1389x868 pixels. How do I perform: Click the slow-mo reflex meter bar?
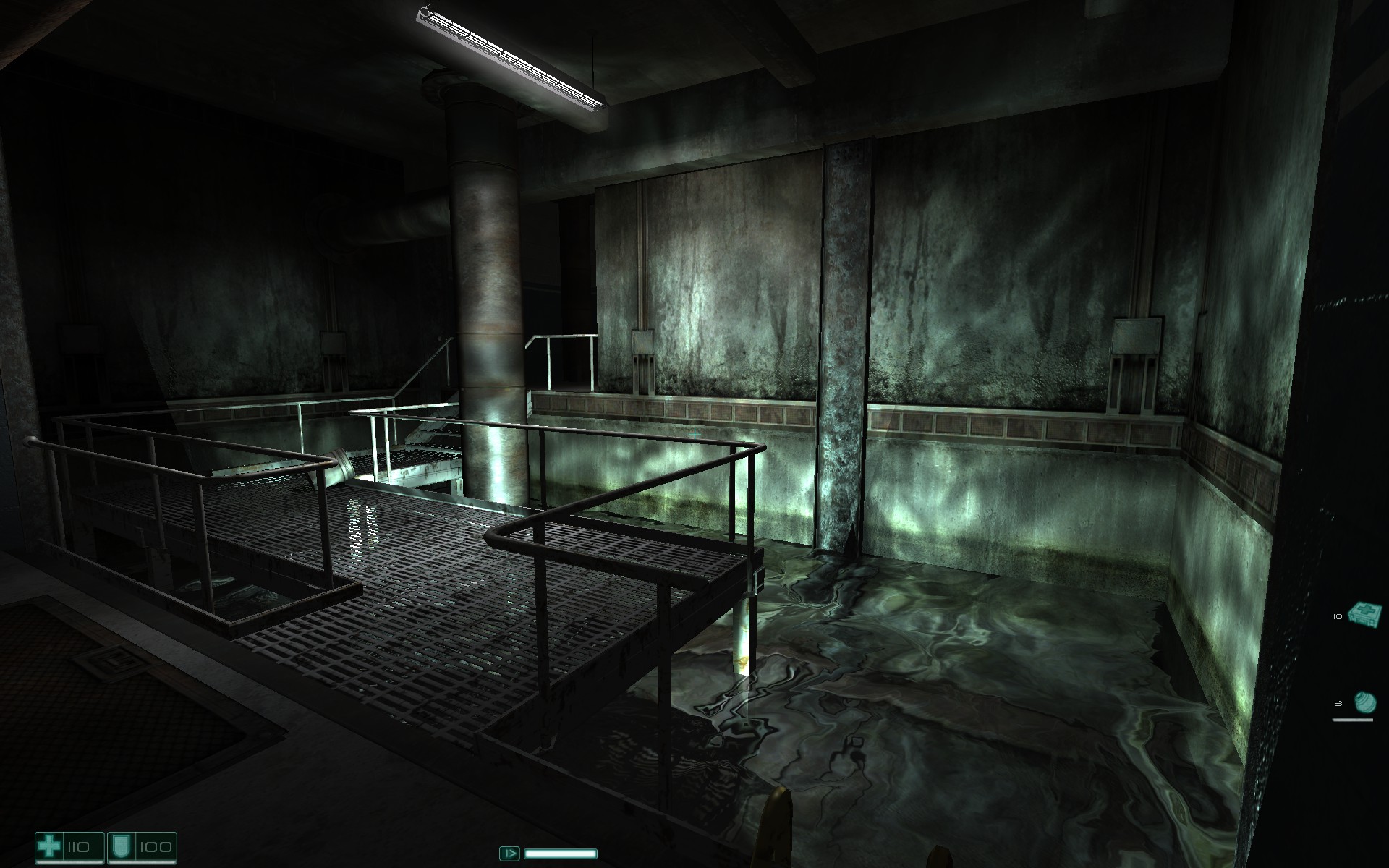(561, 855)
